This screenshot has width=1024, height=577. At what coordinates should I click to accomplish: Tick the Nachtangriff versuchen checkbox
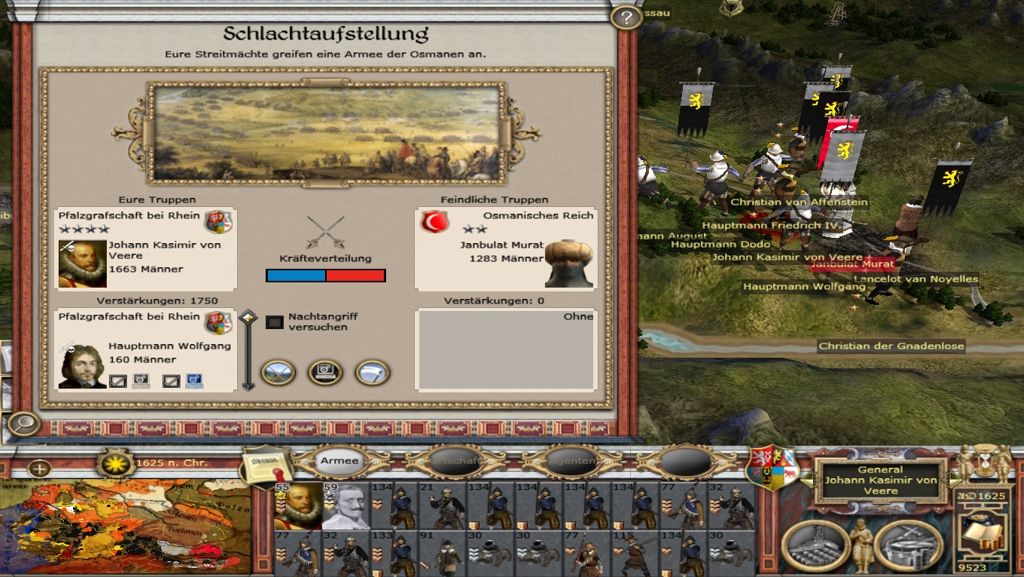(x=274, y=322)
